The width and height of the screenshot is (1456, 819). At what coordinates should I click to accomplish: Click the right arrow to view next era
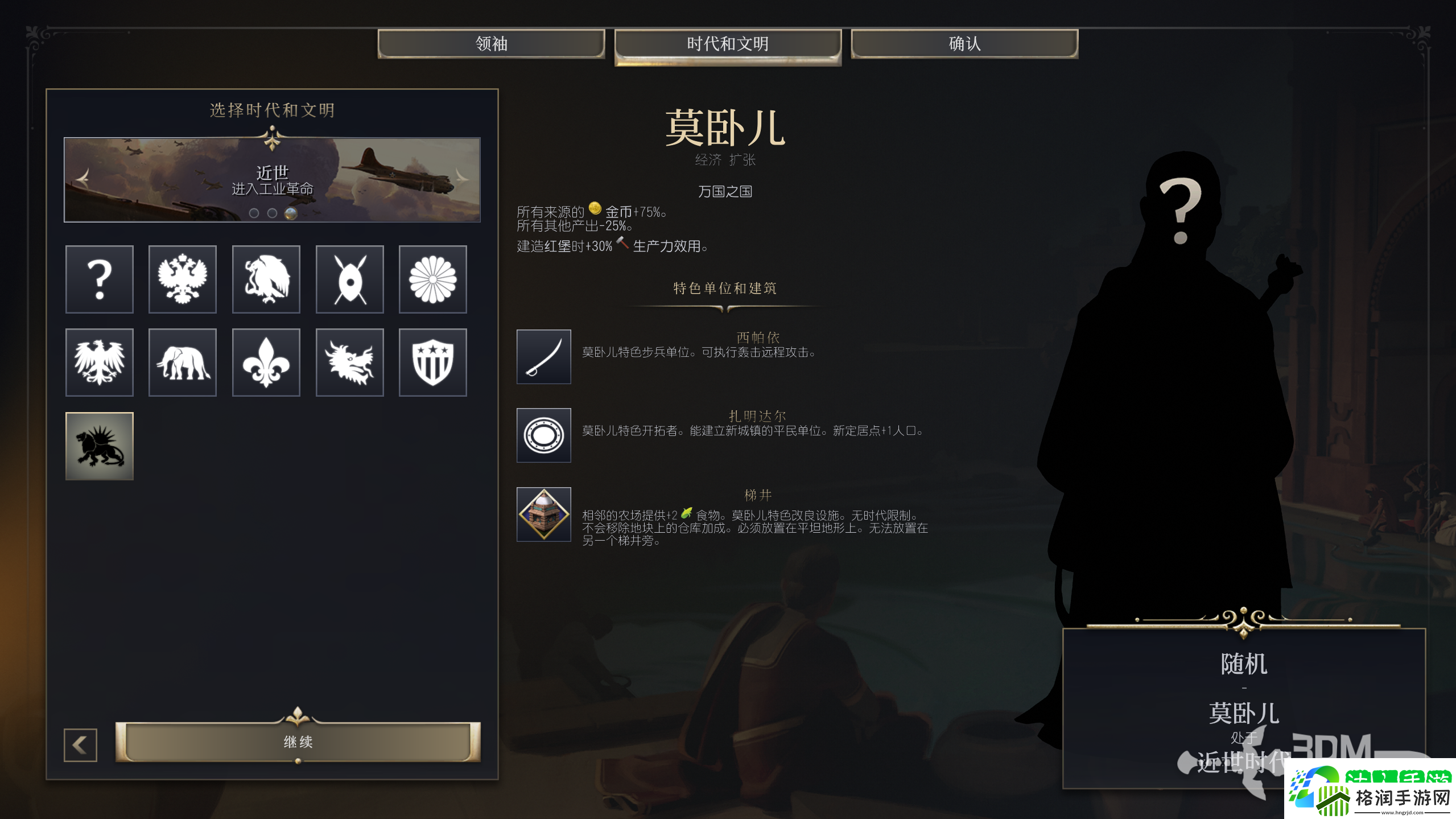point(461,179)
